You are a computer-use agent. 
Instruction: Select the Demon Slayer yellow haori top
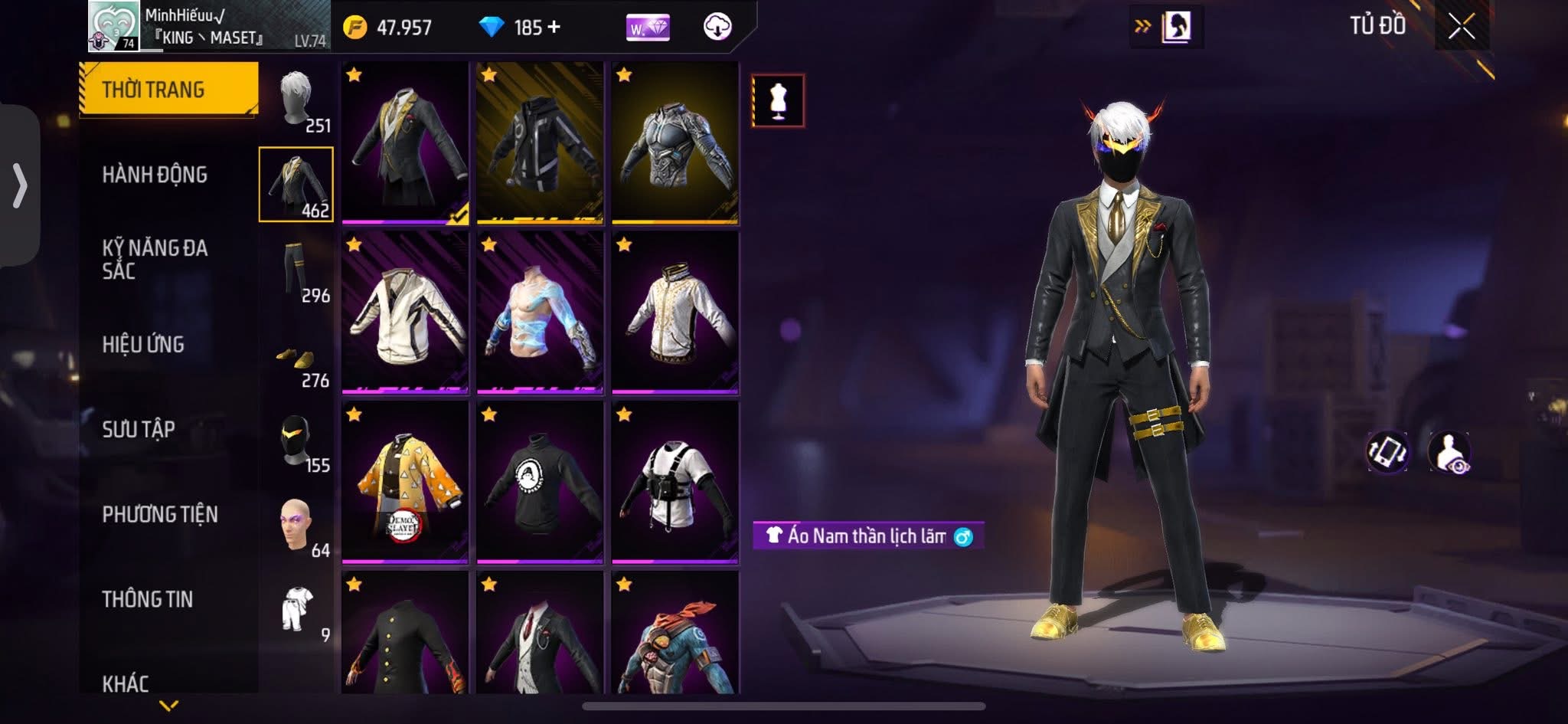[405, 483]
